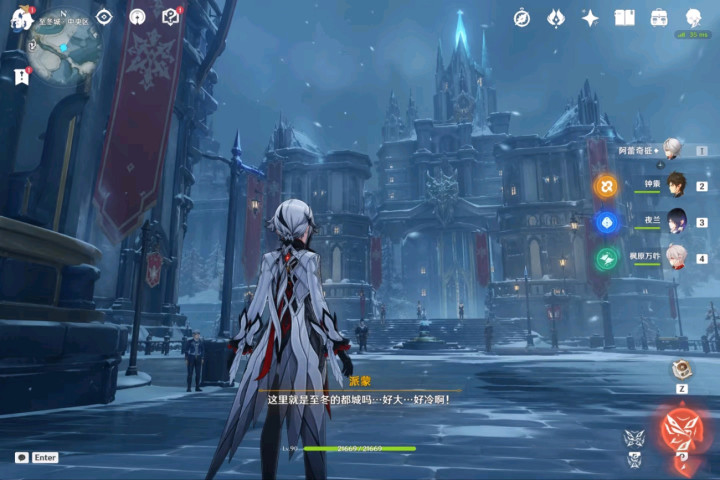720x480 pixels.
Task: Activate 钟离's orange Geo burst icon
Action: (606, 186)
